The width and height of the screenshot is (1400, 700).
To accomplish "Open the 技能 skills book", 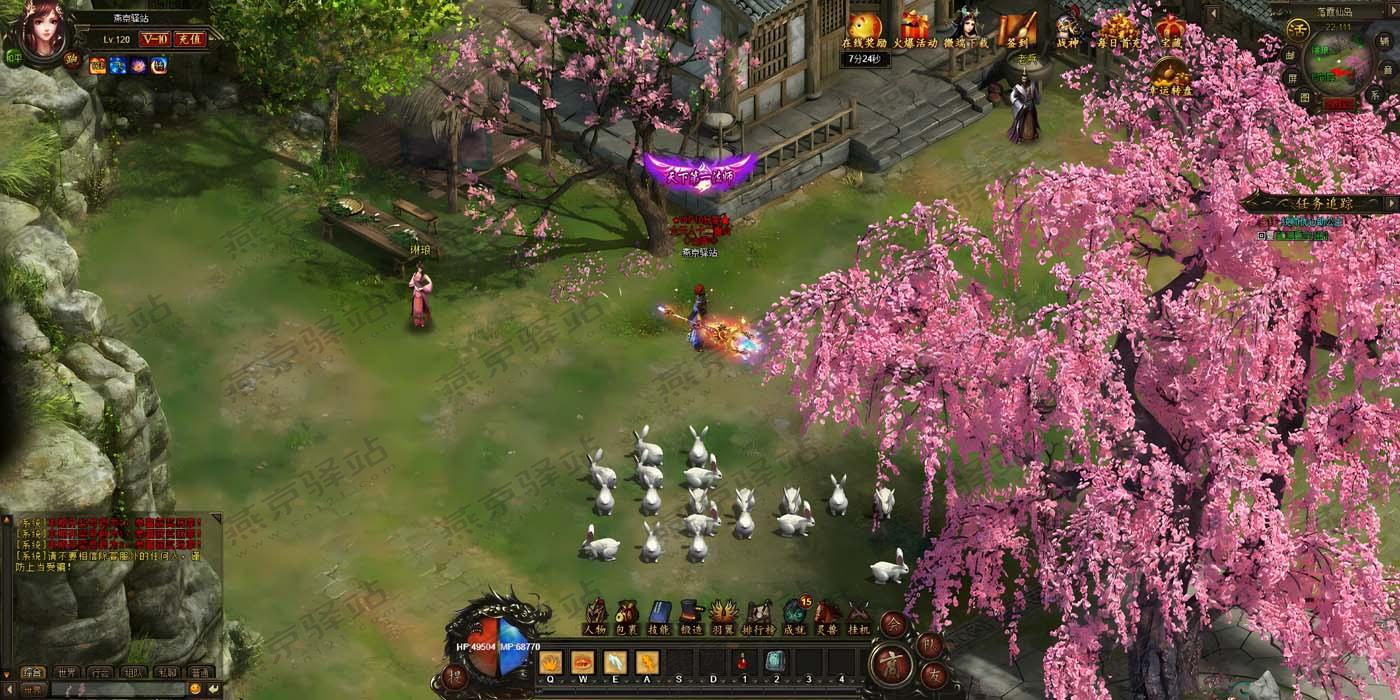I will click(x=659, y=613).
